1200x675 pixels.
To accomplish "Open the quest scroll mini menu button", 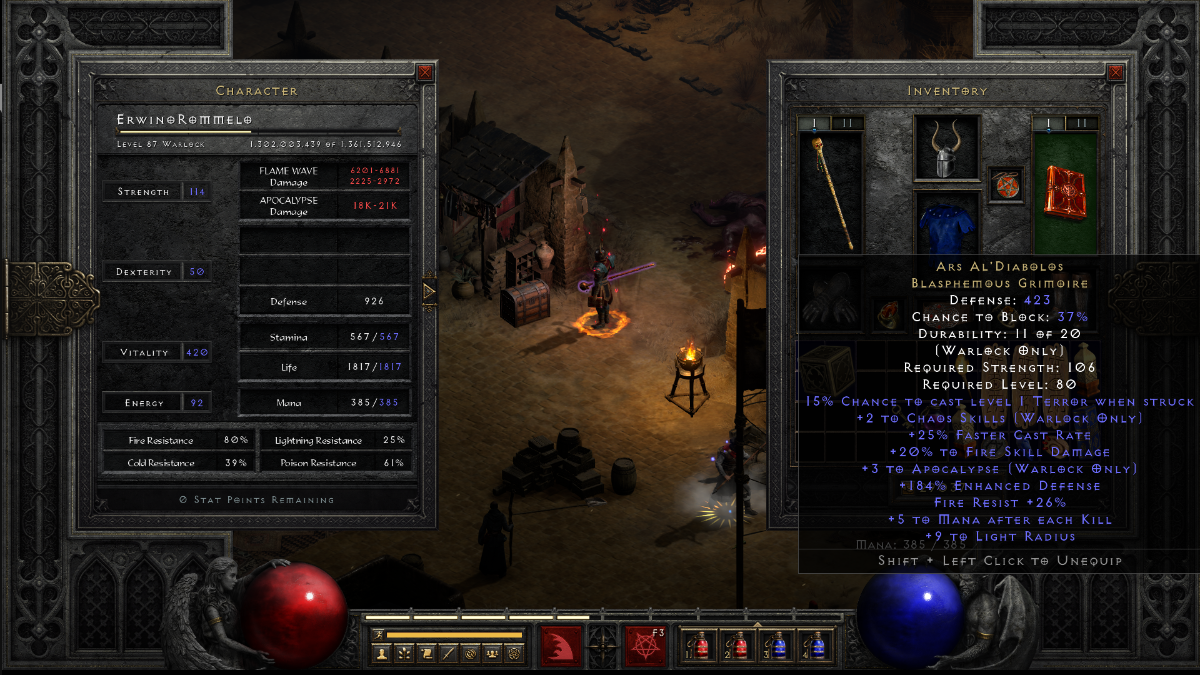I will 425,653.
